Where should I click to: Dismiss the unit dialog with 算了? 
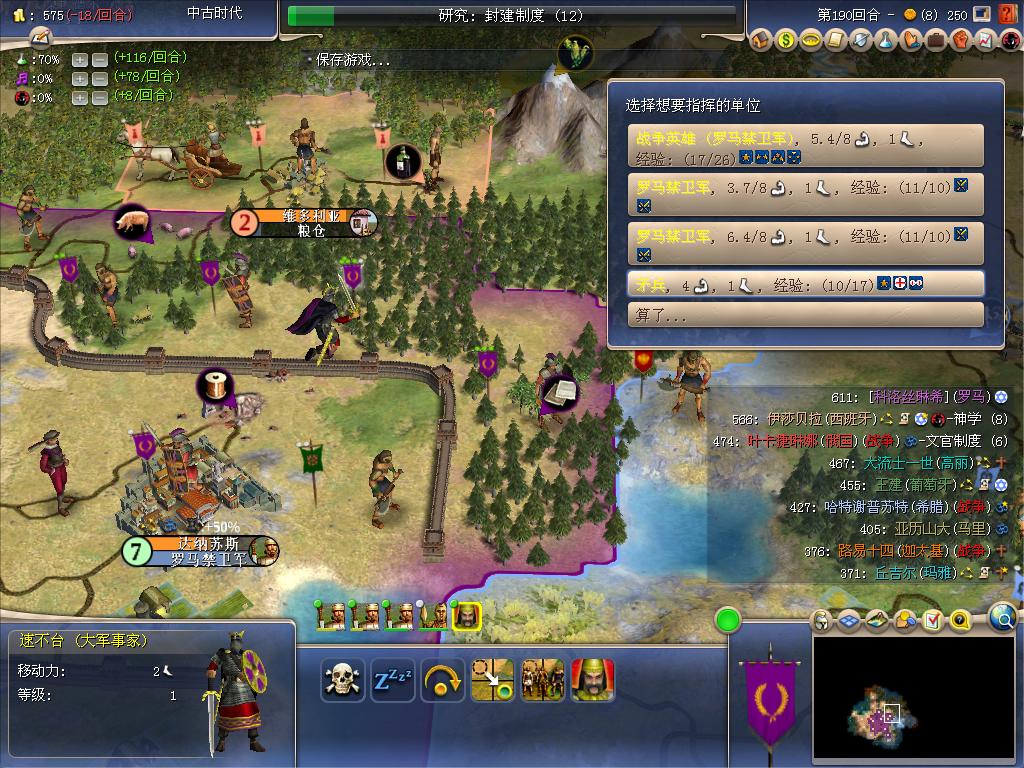click(805, 315)
